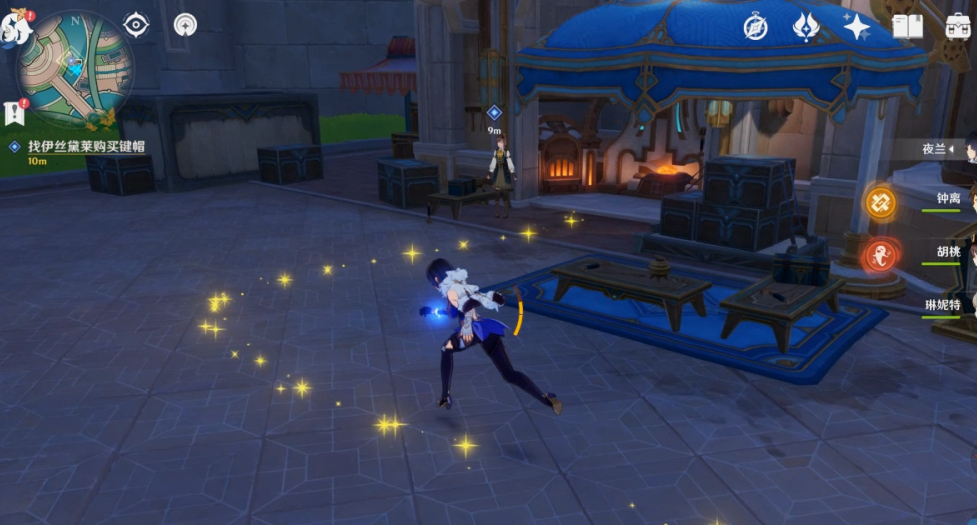Open the open-book handbook icon

(907, 27)
